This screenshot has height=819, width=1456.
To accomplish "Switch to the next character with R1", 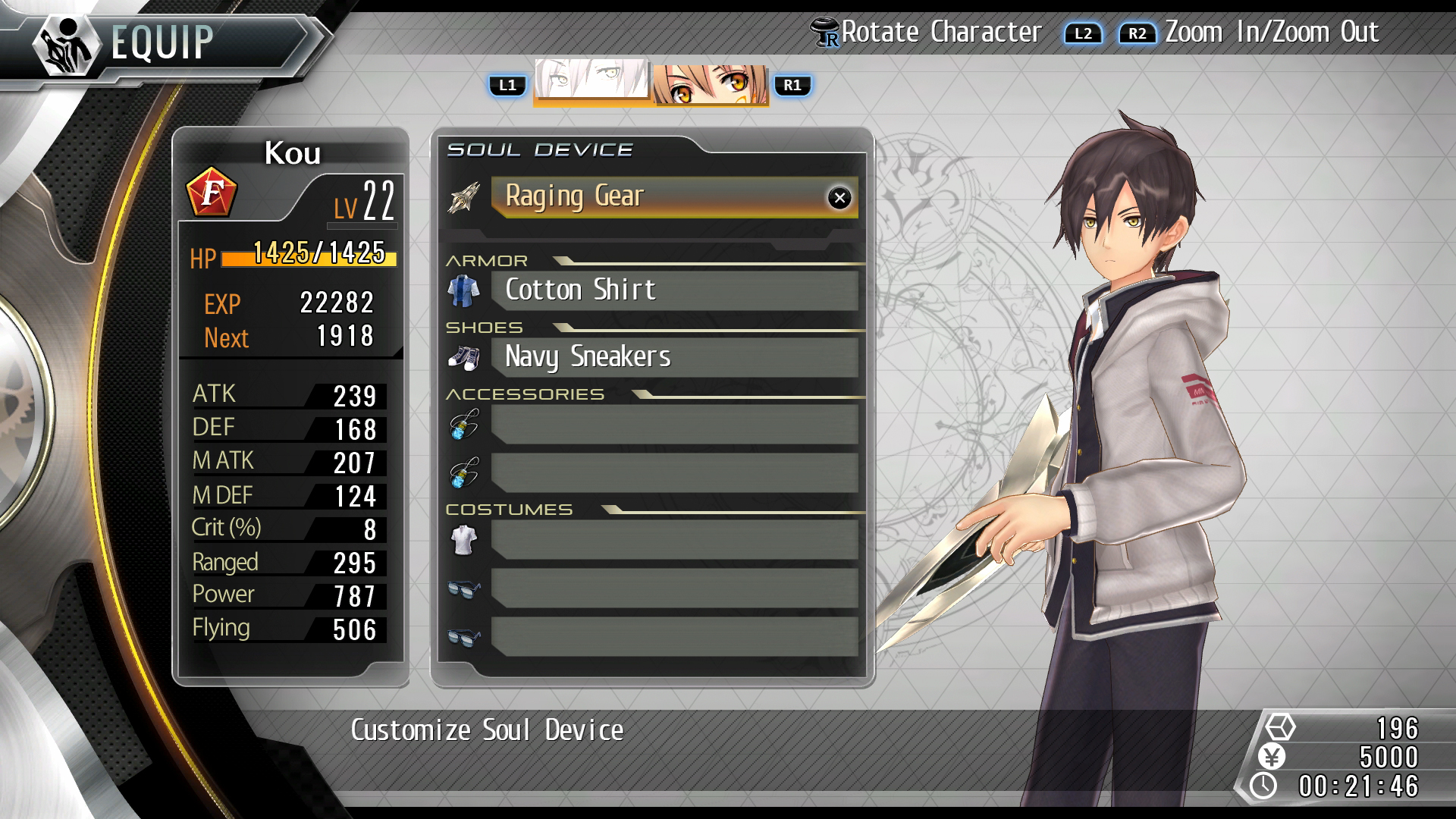I will 792,85.
